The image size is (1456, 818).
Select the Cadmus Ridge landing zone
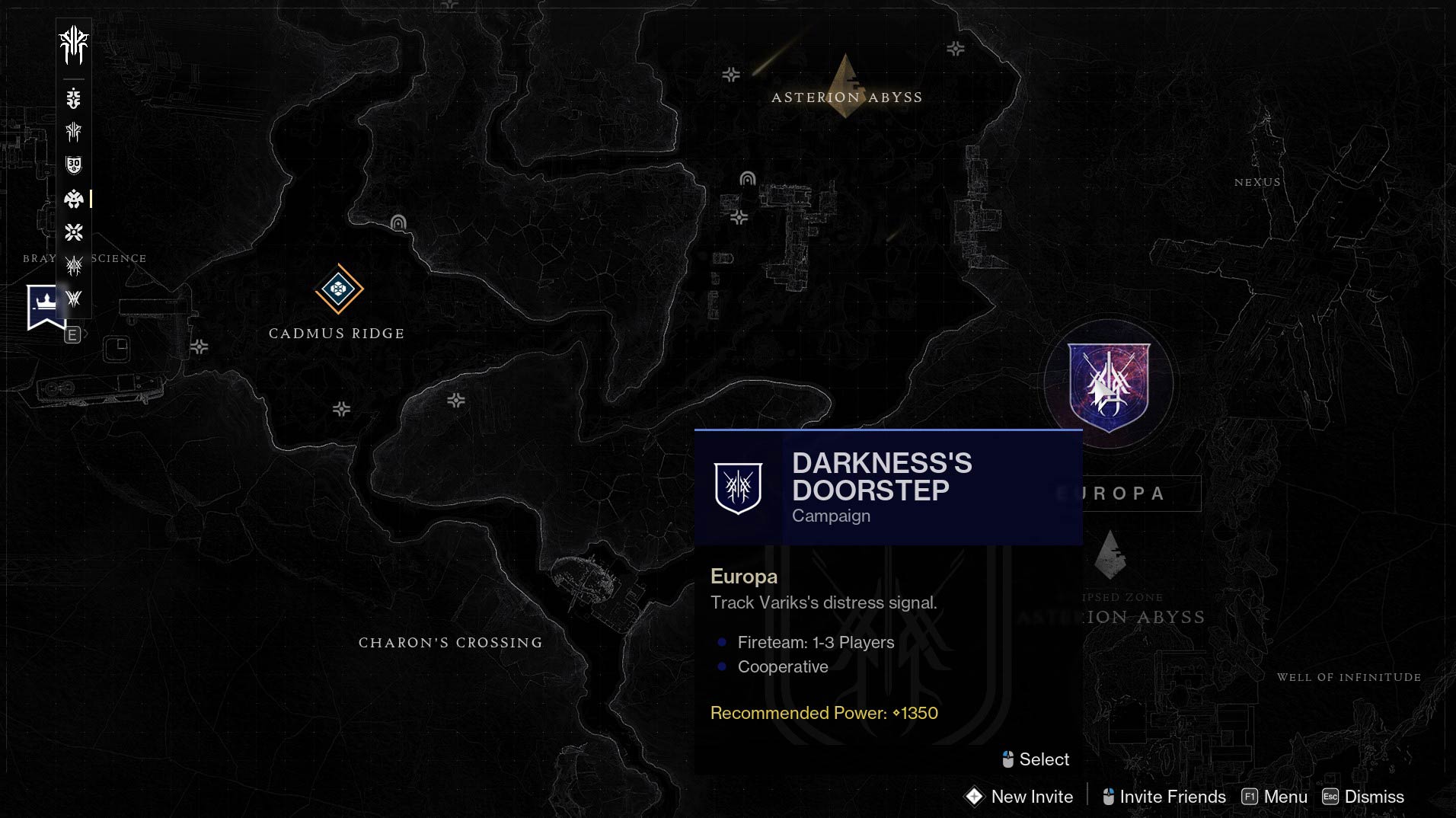[339, 289]
